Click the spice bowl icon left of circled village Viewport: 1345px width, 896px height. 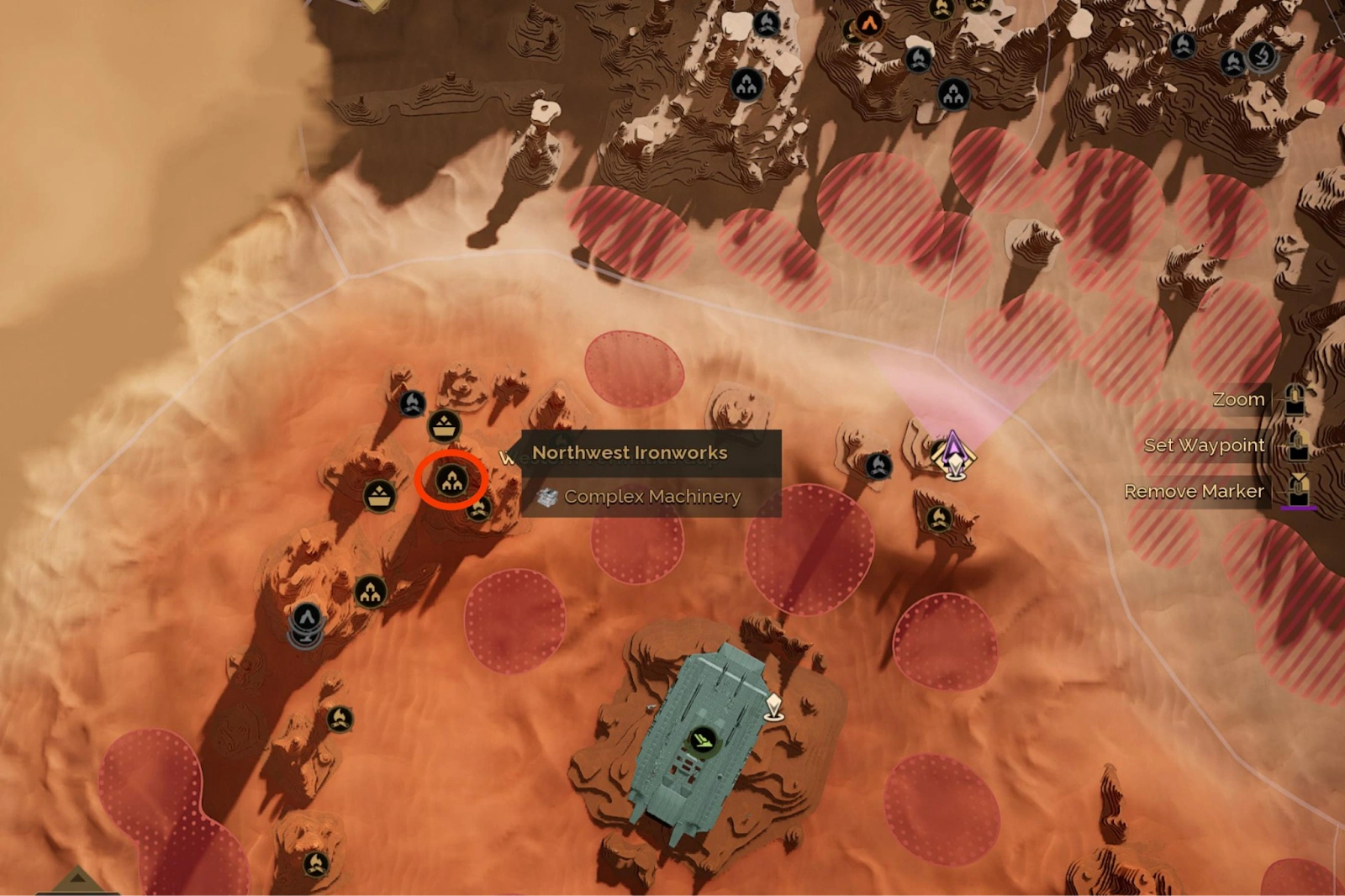tap(378, 494)
